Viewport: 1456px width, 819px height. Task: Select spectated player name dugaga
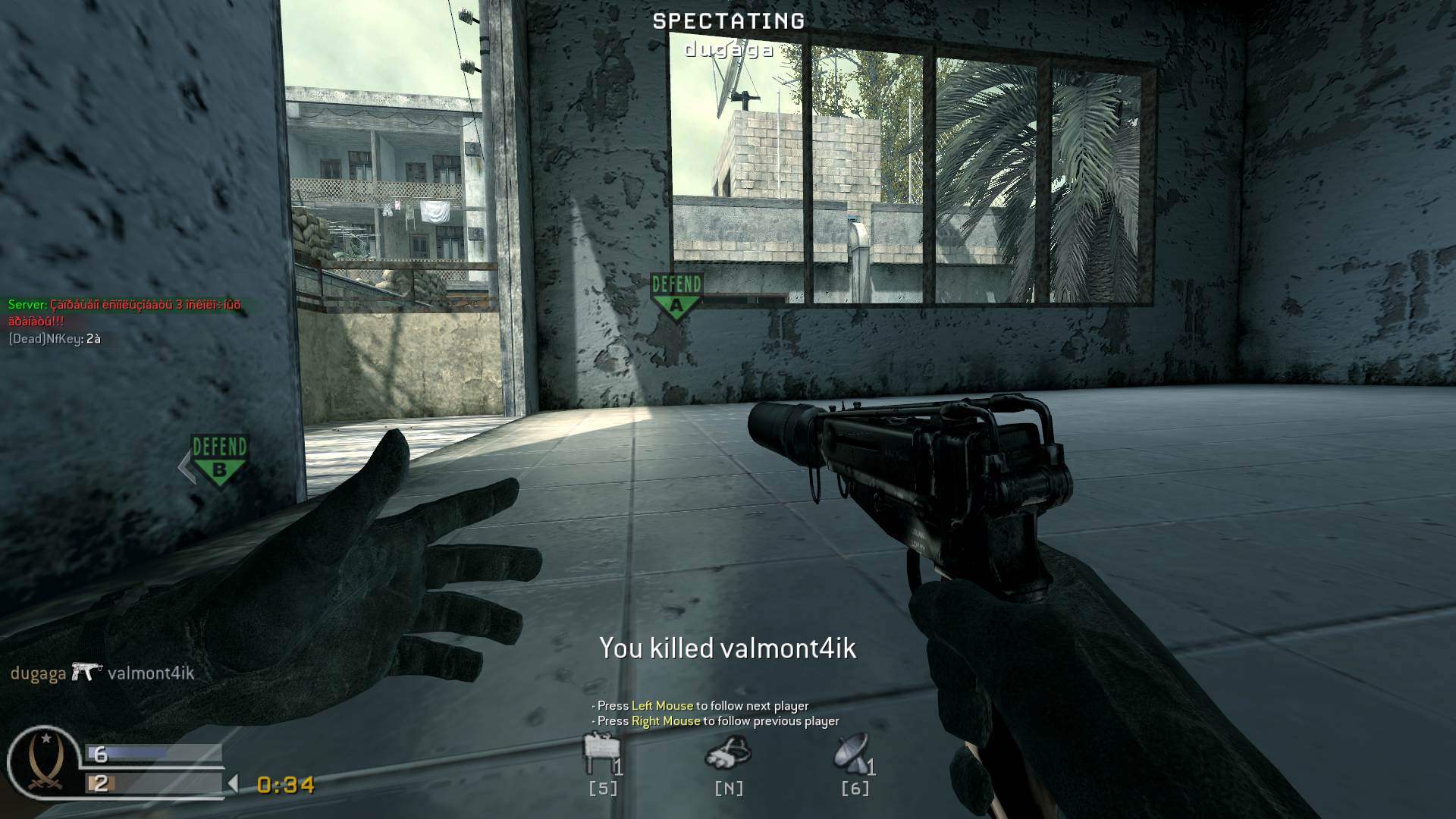[x=726, y=50]
